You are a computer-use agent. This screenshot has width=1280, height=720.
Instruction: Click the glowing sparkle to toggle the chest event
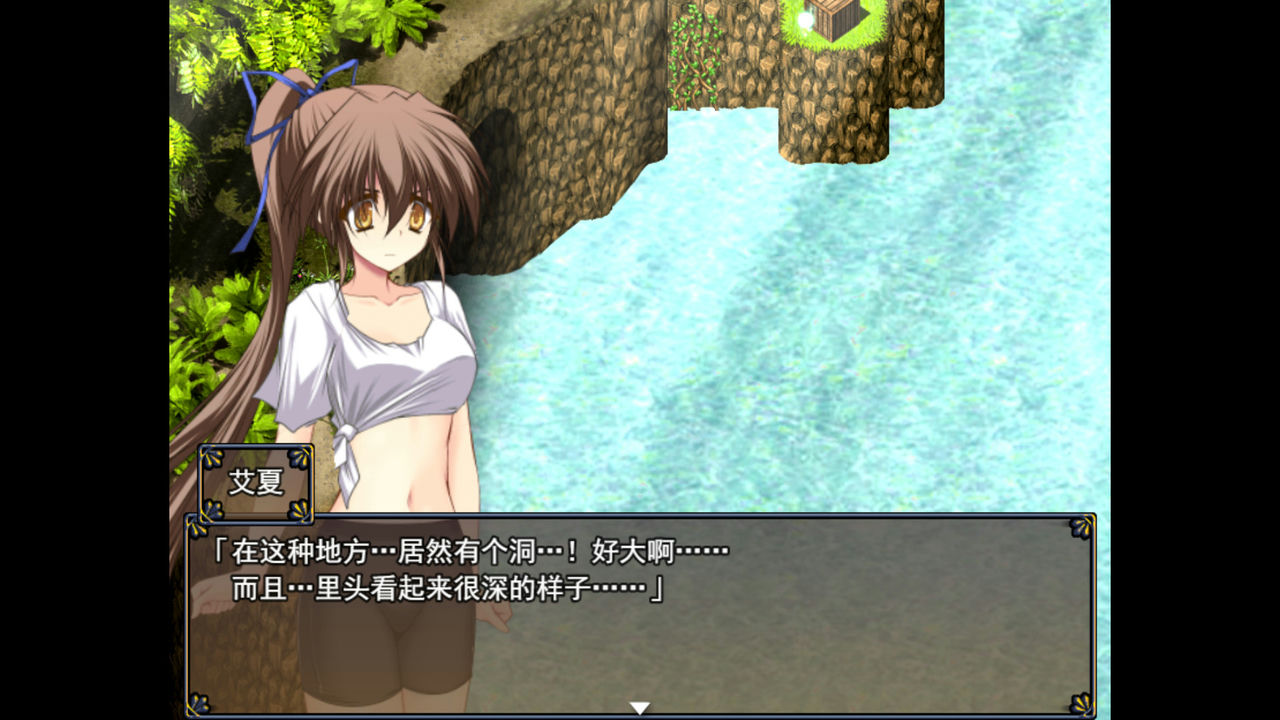(806, 20)
